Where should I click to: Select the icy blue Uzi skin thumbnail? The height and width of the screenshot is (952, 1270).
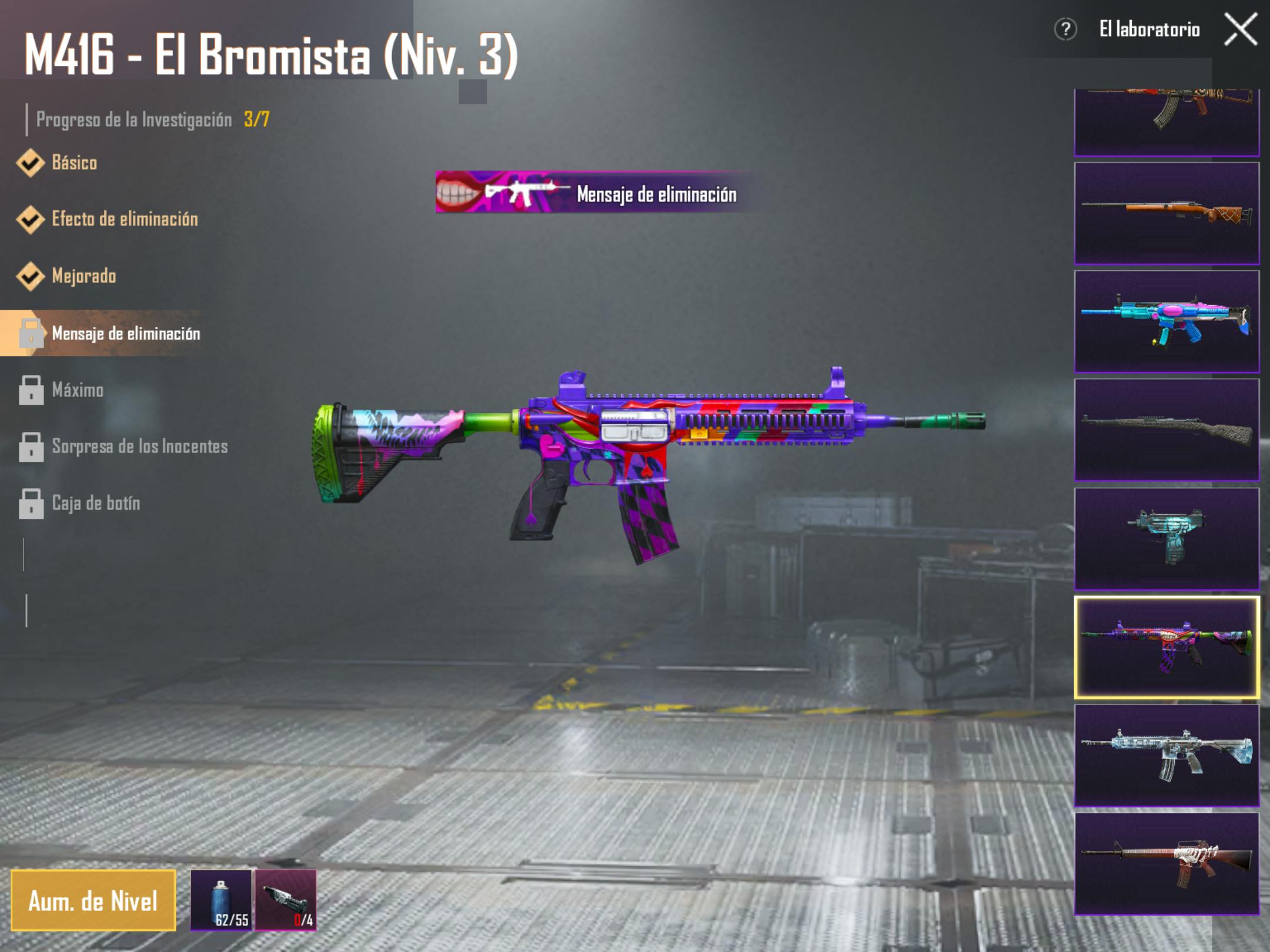(1167, 538)
